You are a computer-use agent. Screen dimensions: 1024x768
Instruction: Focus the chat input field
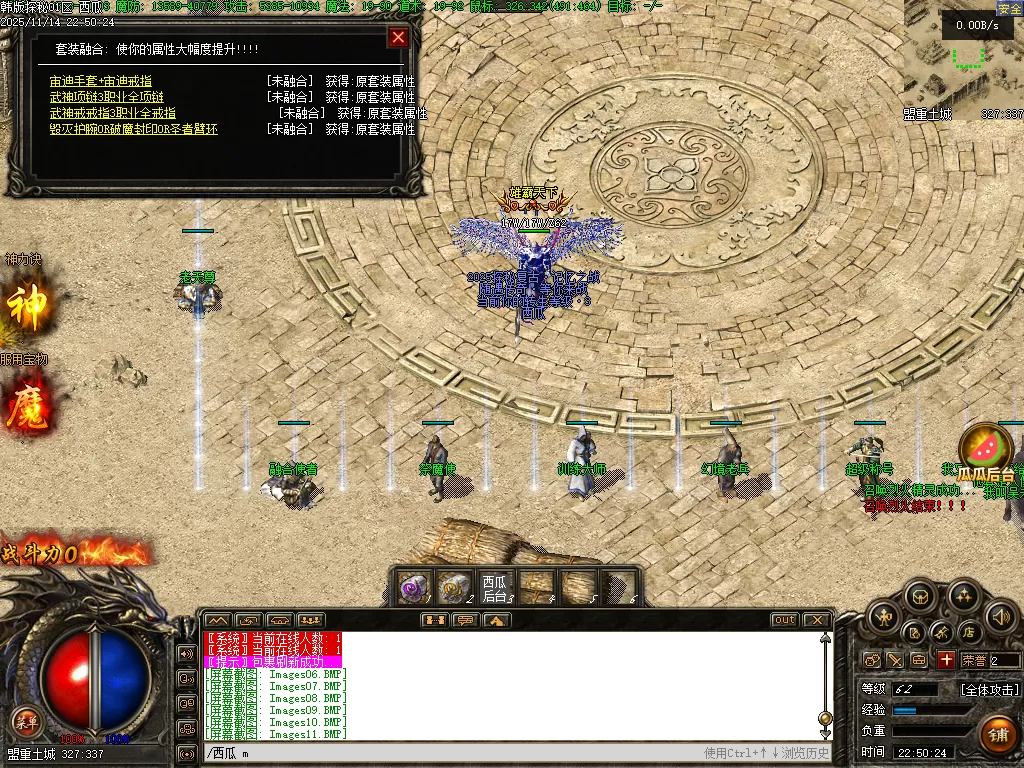point(450,753)
